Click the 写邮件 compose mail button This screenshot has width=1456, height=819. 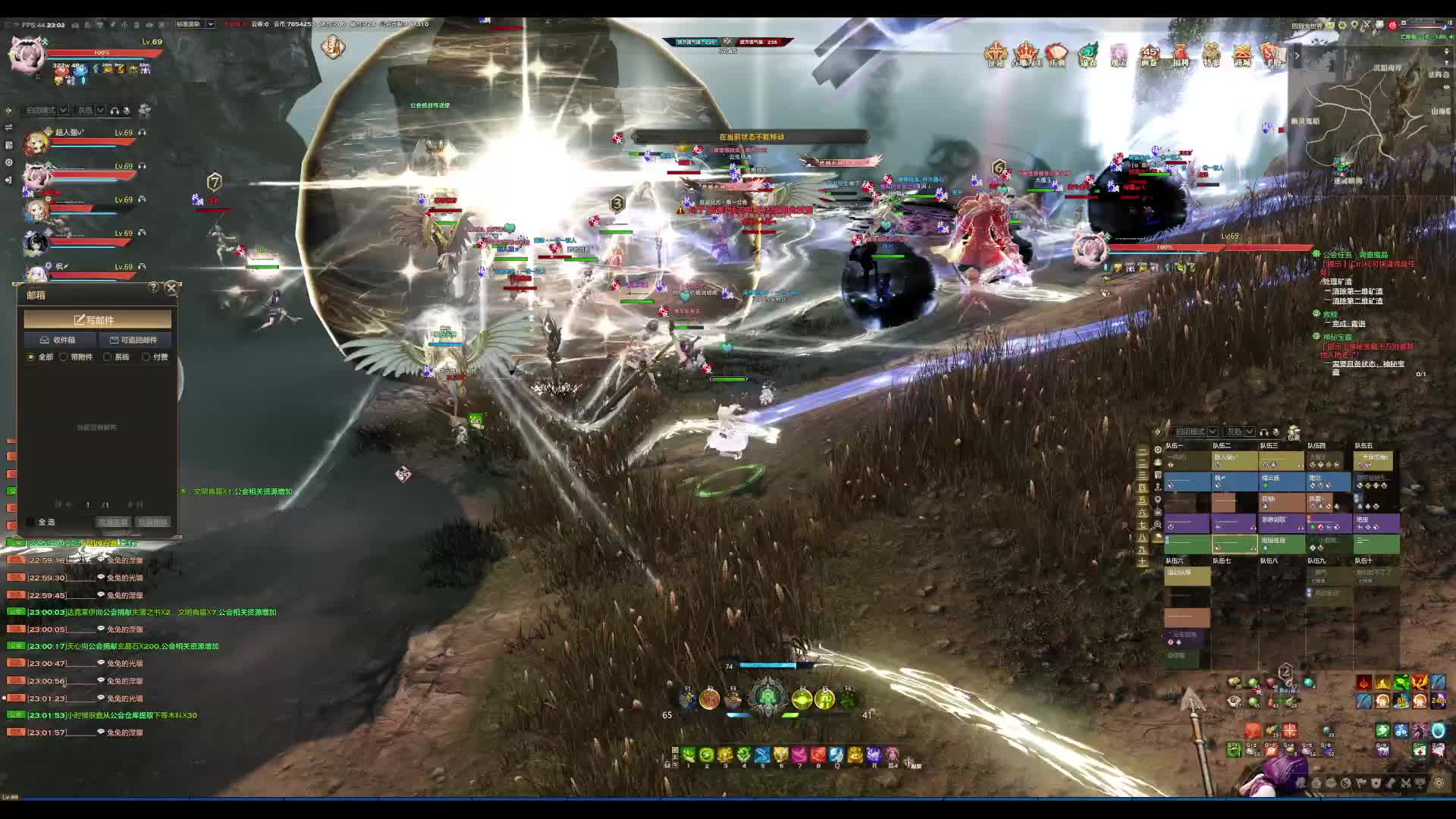point(98,320)
